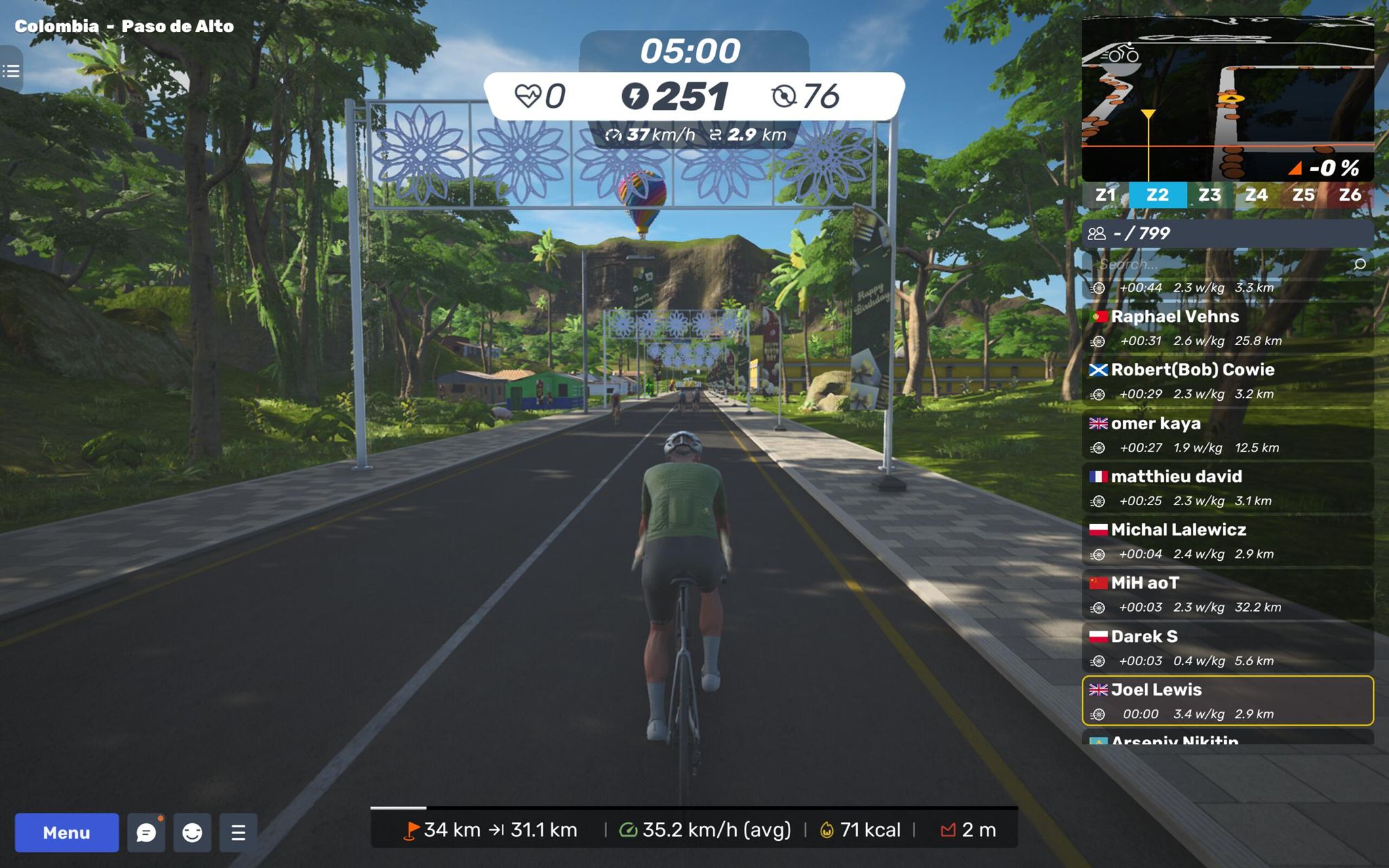Click the Z2 power zone segment
Image resolution: width=1389 pixels, height=868 pixels.
[1157, 195]
